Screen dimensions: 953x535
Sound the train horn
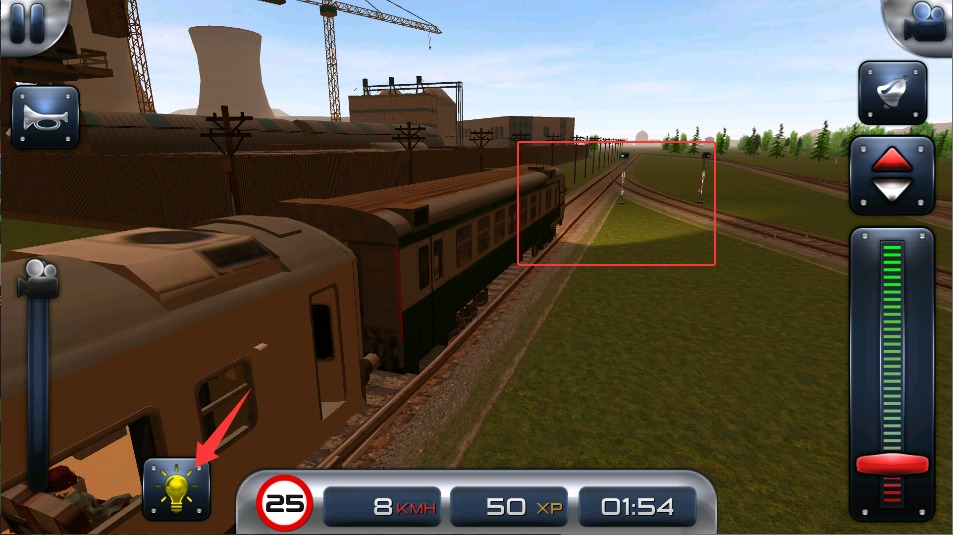tap(45, 119)
